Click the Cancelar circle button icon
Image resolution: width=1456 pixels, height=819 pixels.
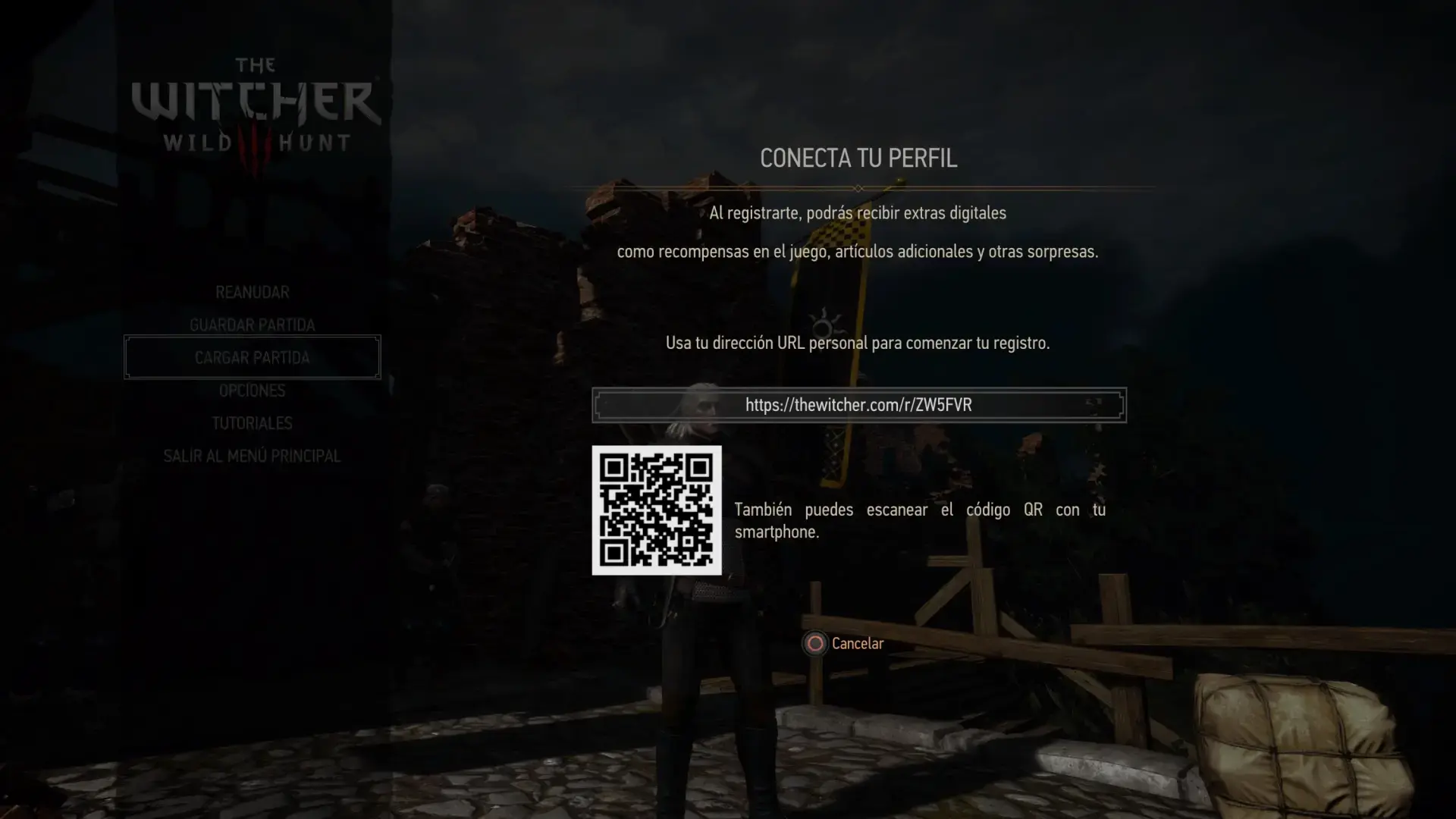814,644
